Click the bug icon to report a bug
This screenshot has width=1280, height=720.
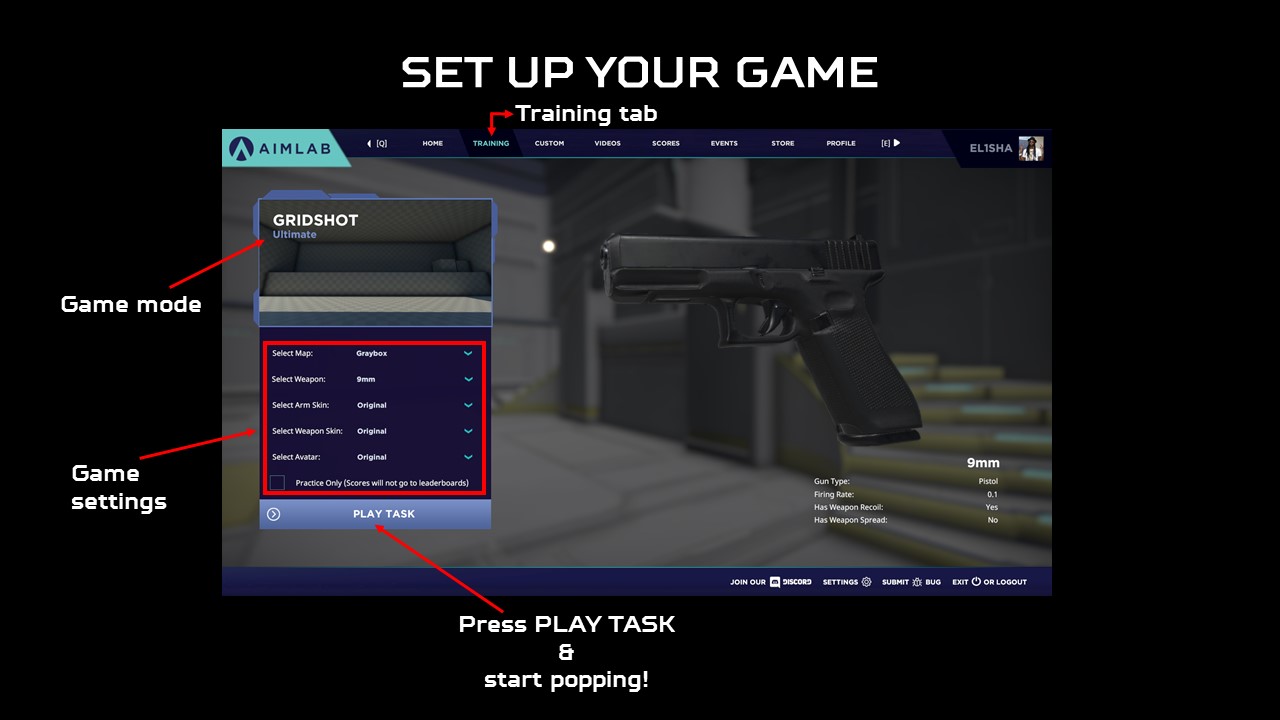(x=917, y=581)
